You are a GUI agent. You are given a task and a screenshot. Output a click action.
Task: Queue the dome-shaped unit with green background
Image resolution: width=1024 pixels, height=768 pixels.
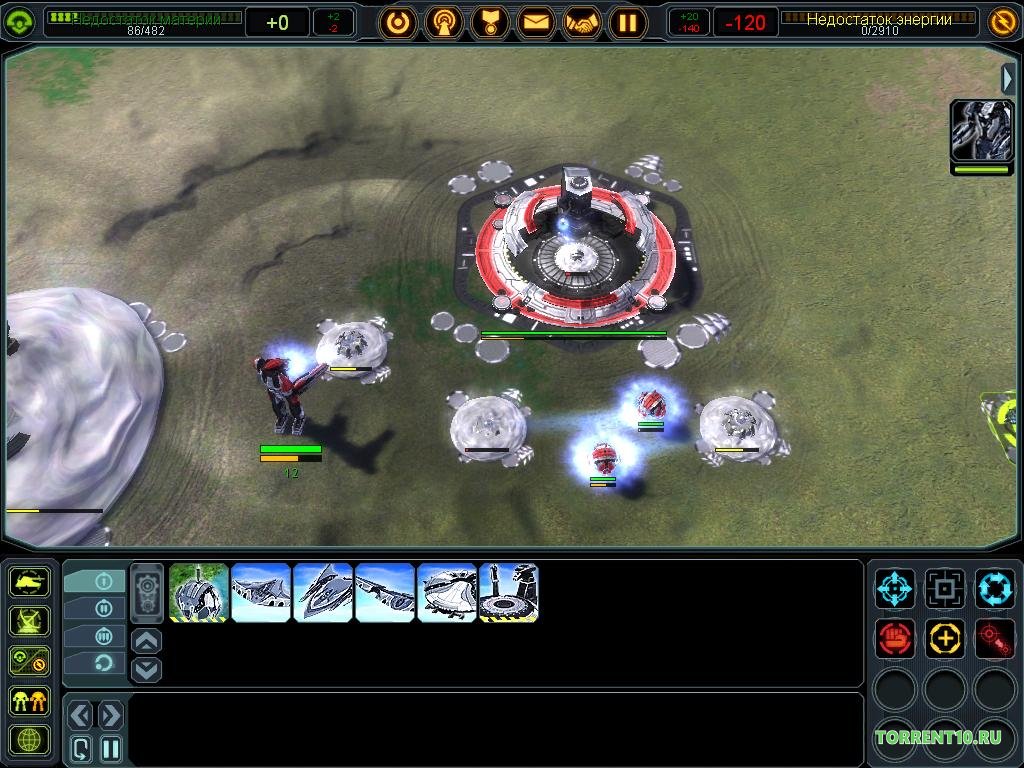tap(199, 593)
